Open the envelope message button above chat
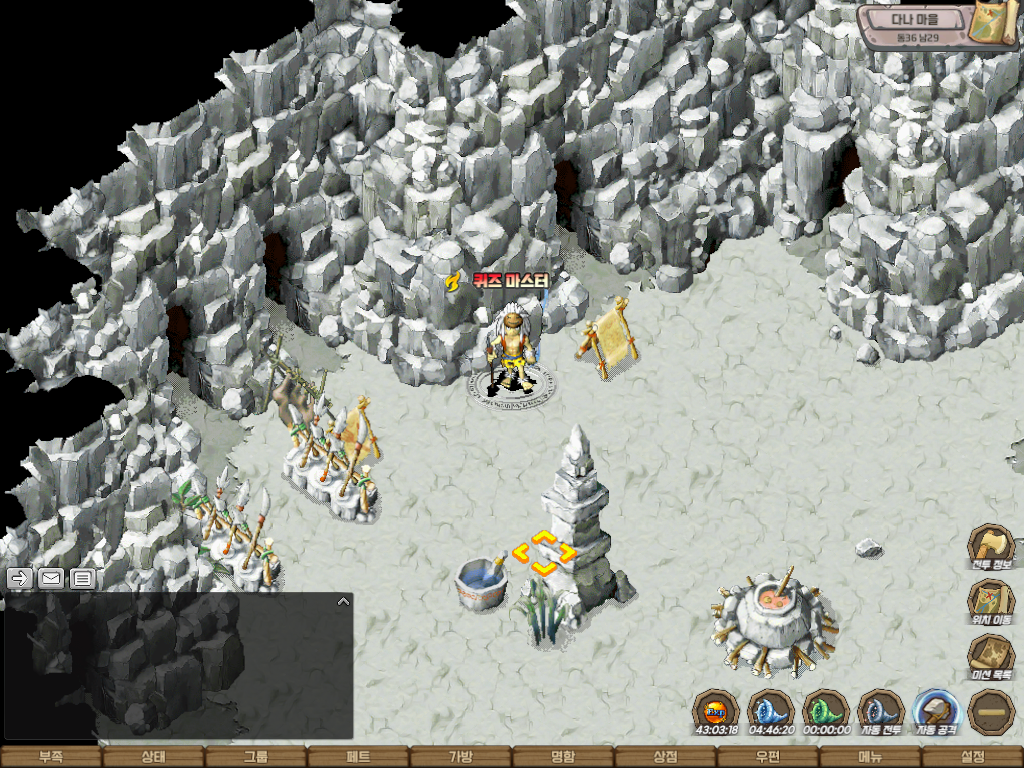This screenshot has width=1024, height=768. 51,578
